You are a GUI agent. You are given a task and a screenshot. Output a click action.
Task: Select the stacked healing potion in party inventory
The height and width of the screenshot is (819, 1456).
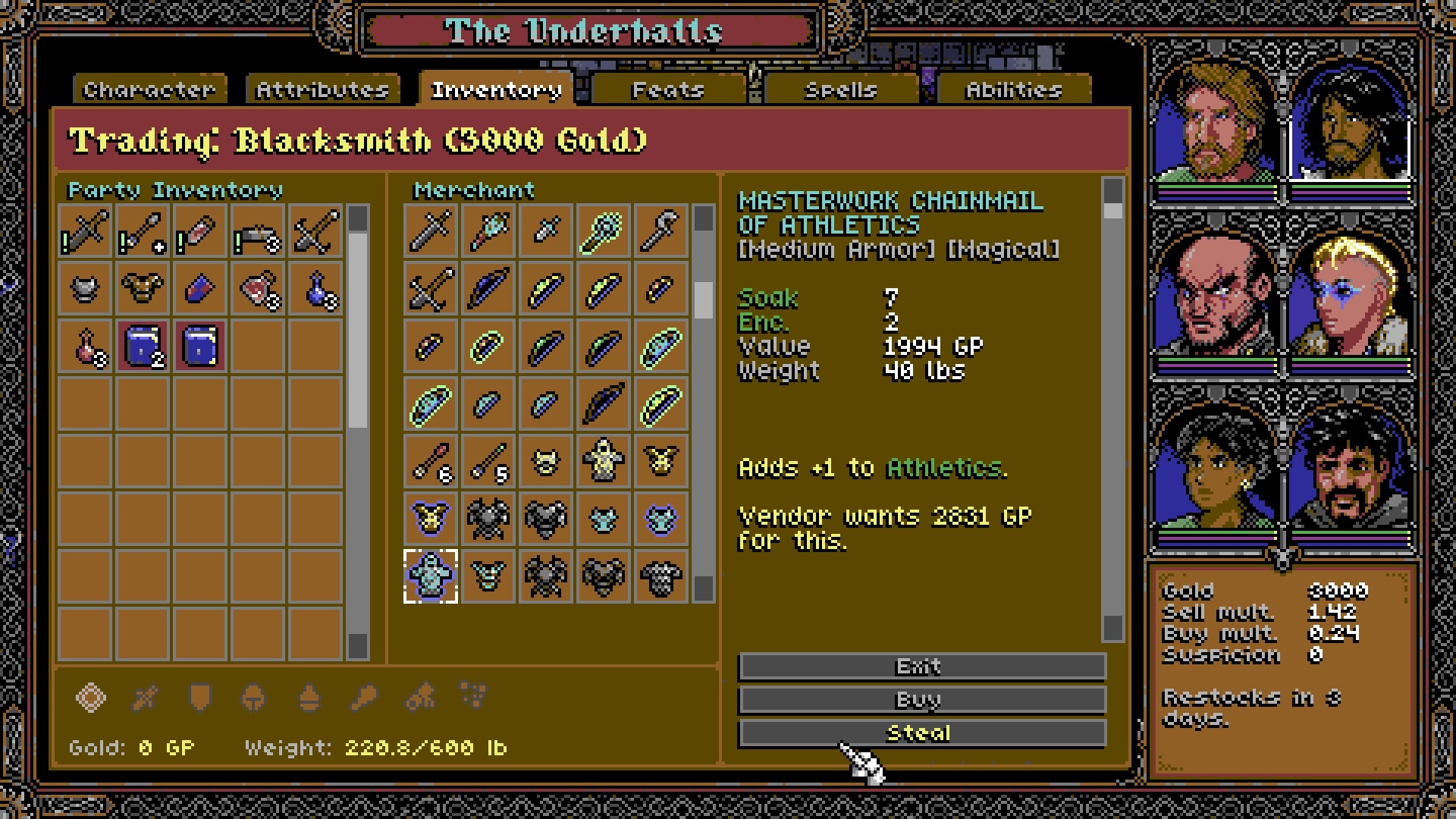coord(258,288)
